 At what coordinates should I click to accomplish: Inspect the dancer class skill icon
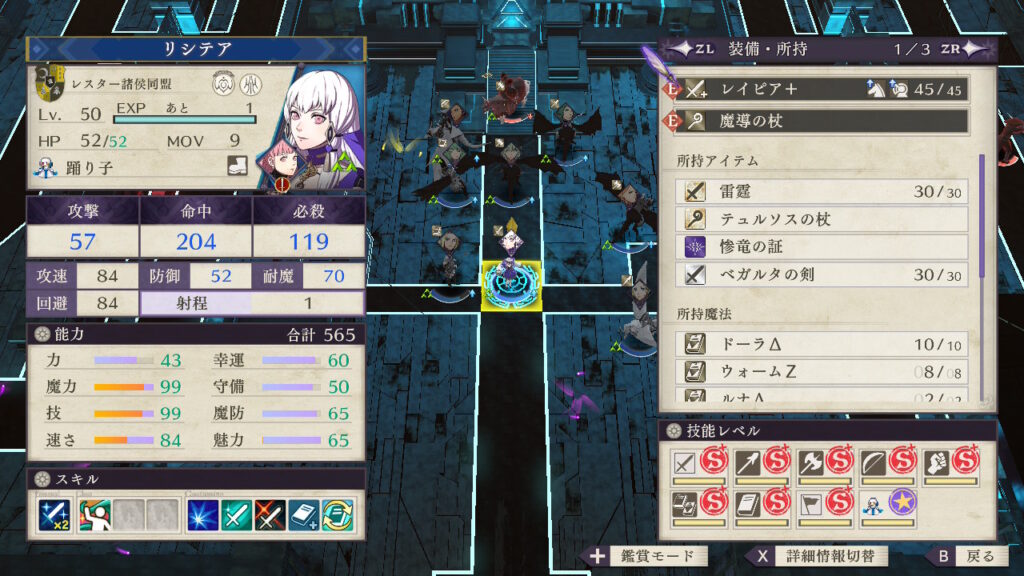[x=93, y=514]
